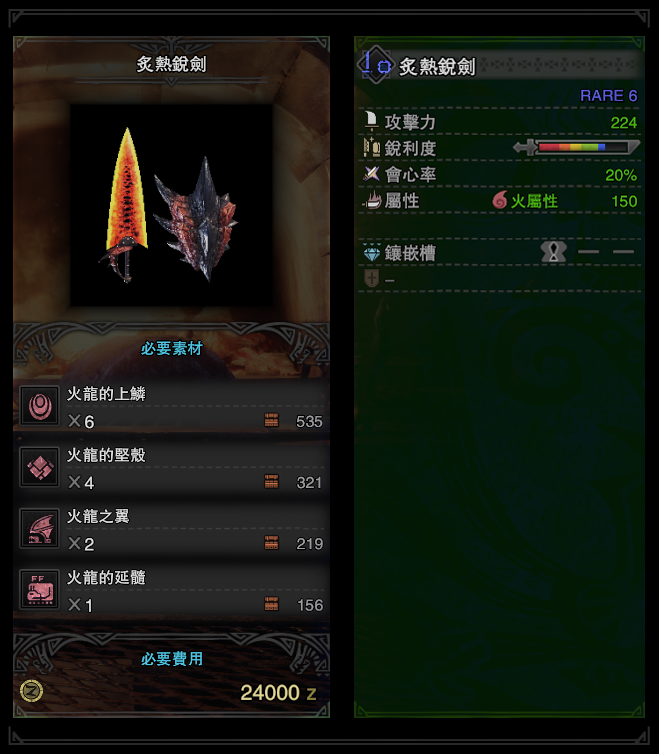Click the 鑲嵌槽 decoration slot icon
This screenshot has width=659, height=754.
point(553,253)
